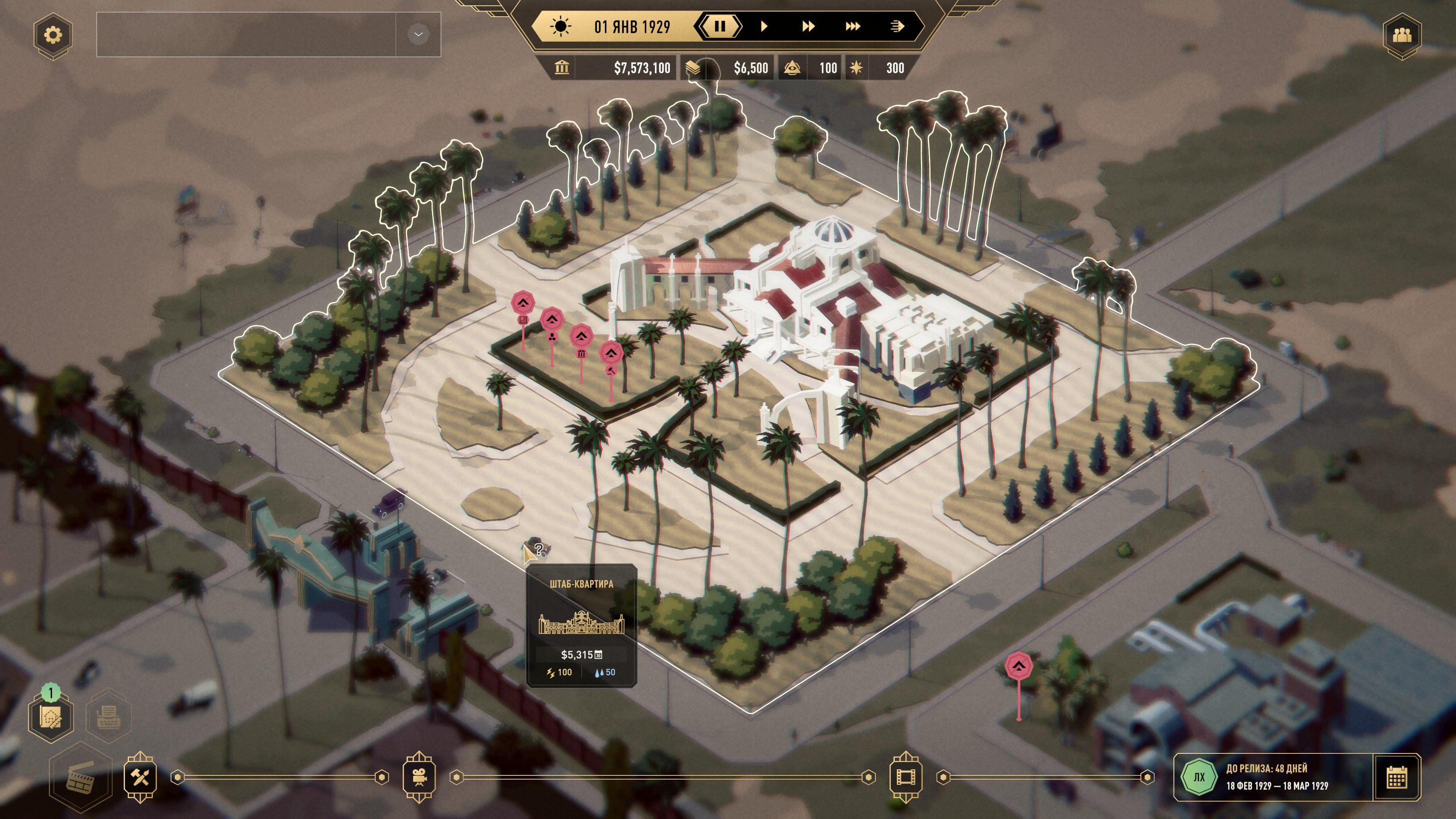Select the upgrade marker with the newspaper icon

coord(523,304)
